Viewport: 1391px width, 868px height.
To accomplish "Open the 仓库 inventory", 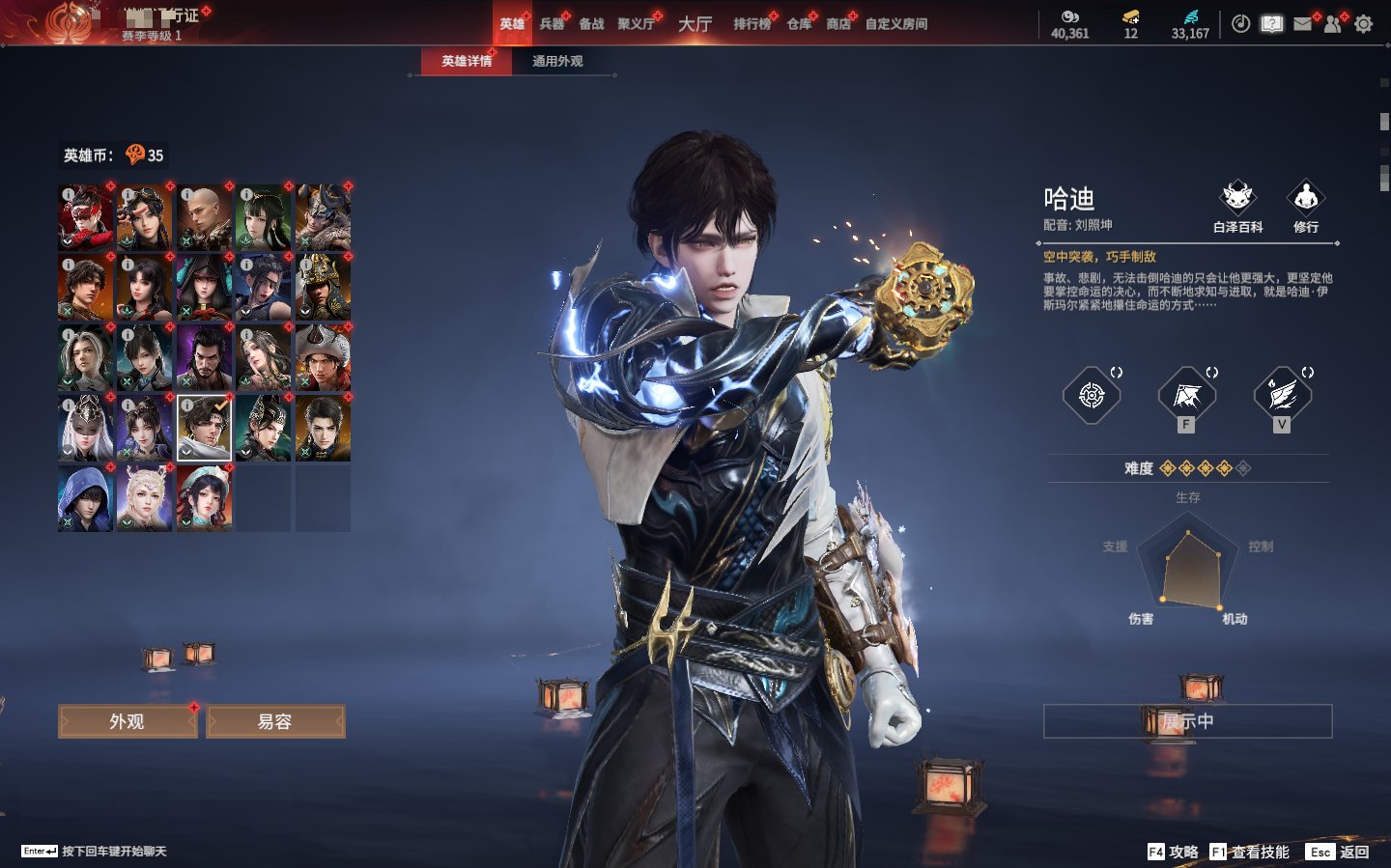I will (799, 24).
